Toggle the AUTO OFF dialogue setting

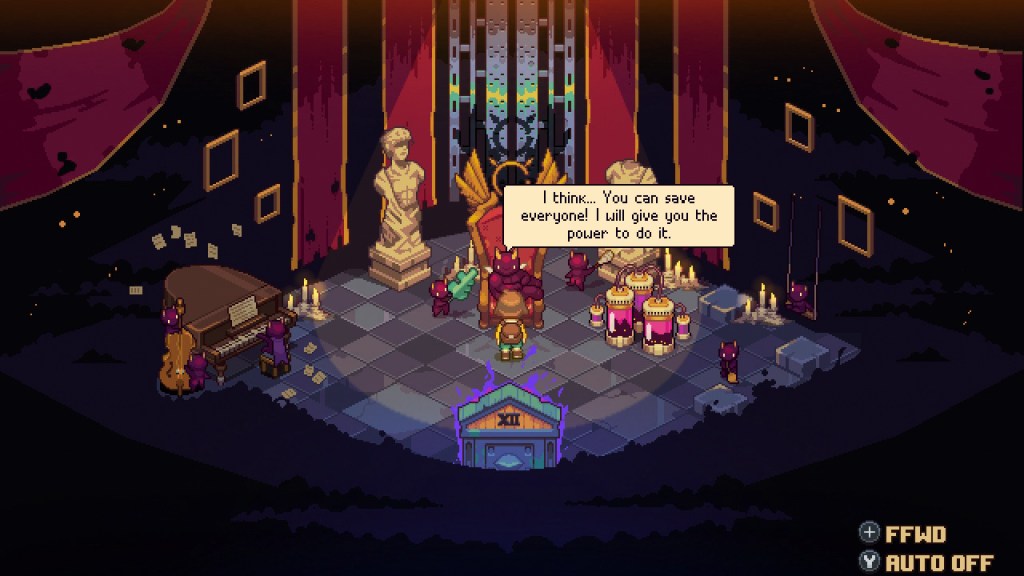coord(926,562)
